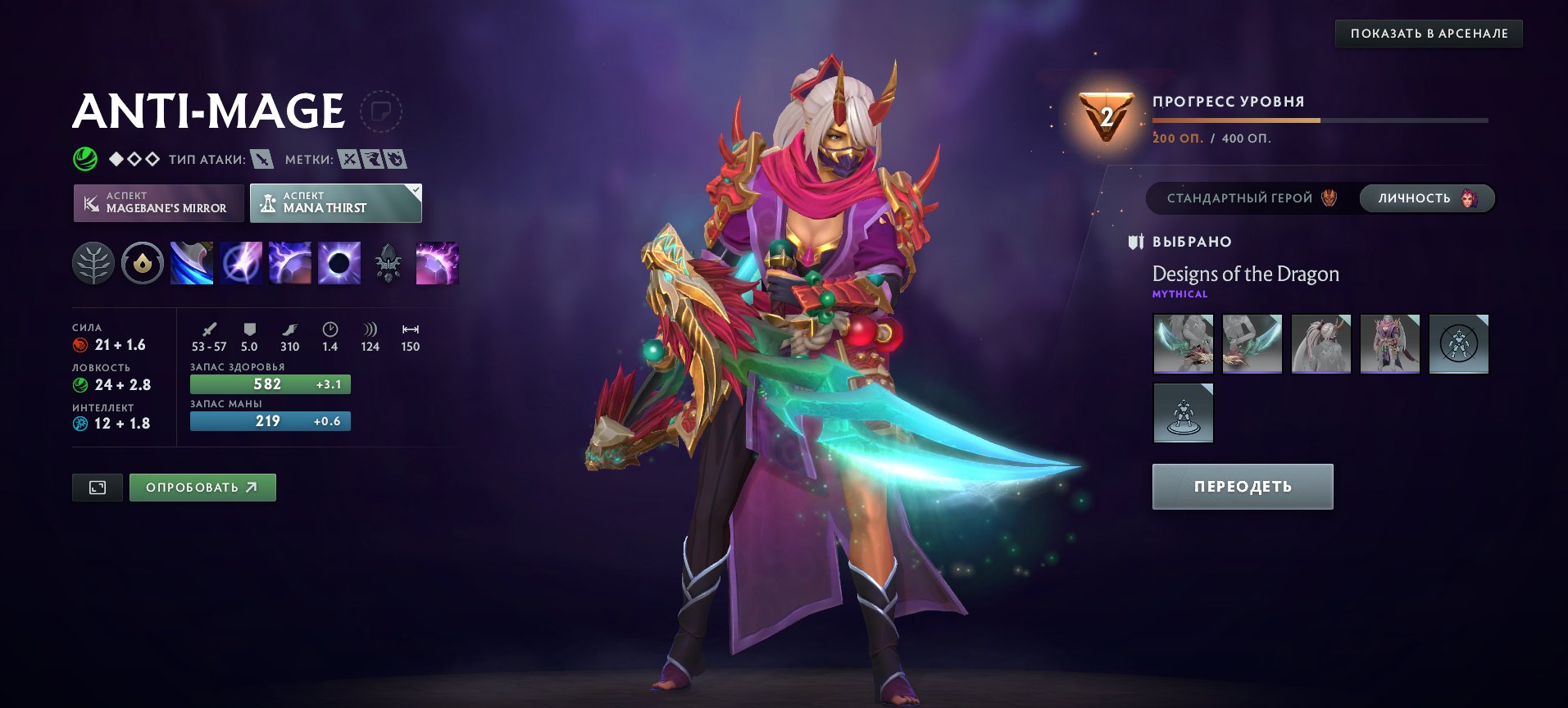Select the Magebane's Mirror aspect
The height and width of the screenshot is (708, 1568).
click(x=157, y=203)
